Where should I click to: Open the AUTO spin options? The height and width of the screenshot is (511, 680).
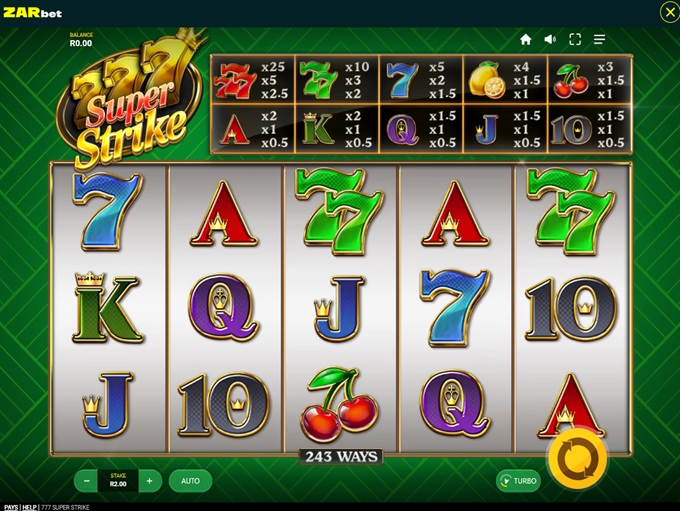pos(190,481)
